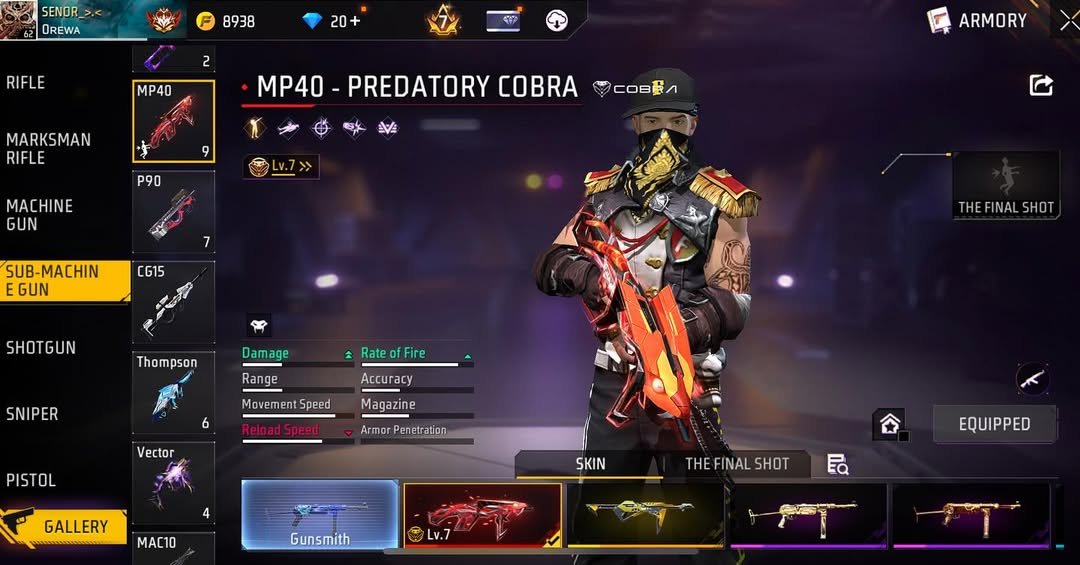Switch to The Final Shot tab
This screenshot has height=565, width=1080.
tap(737, 464)
